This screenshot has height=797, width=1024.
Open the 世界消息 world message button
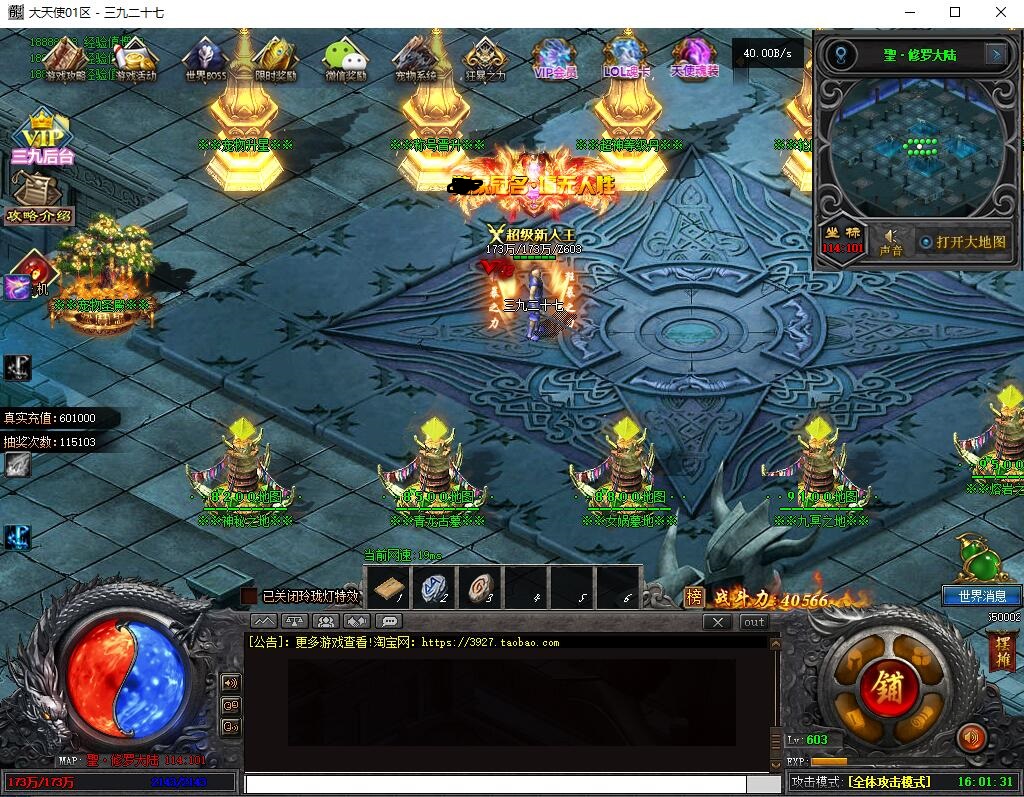pos(982,596)
